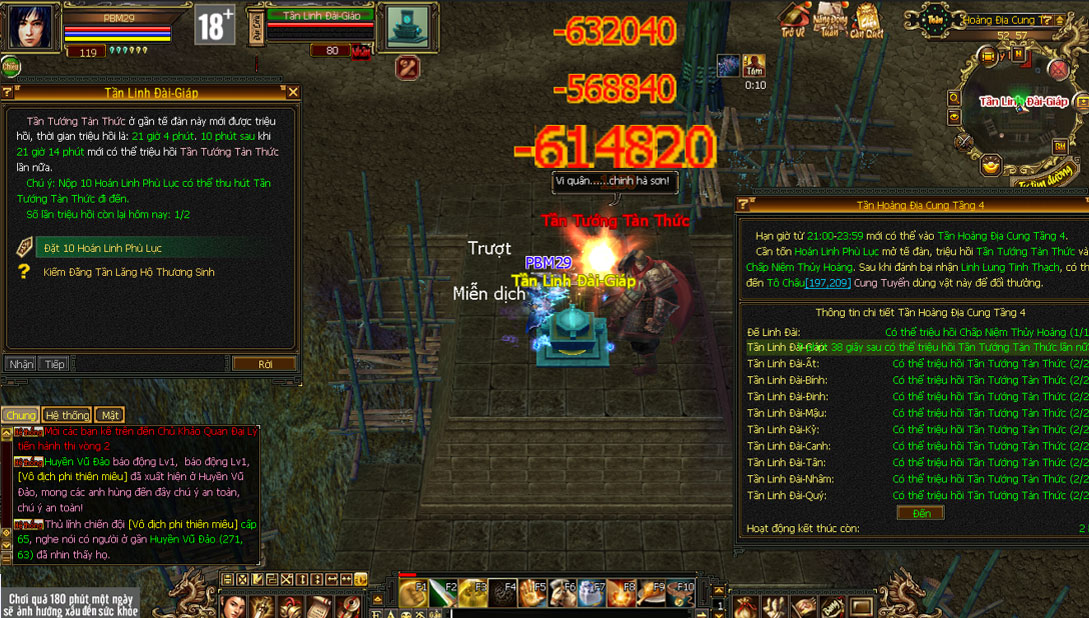Click the Tiếp button in dialogue
Screen dimensions: 1089x618
54,364
